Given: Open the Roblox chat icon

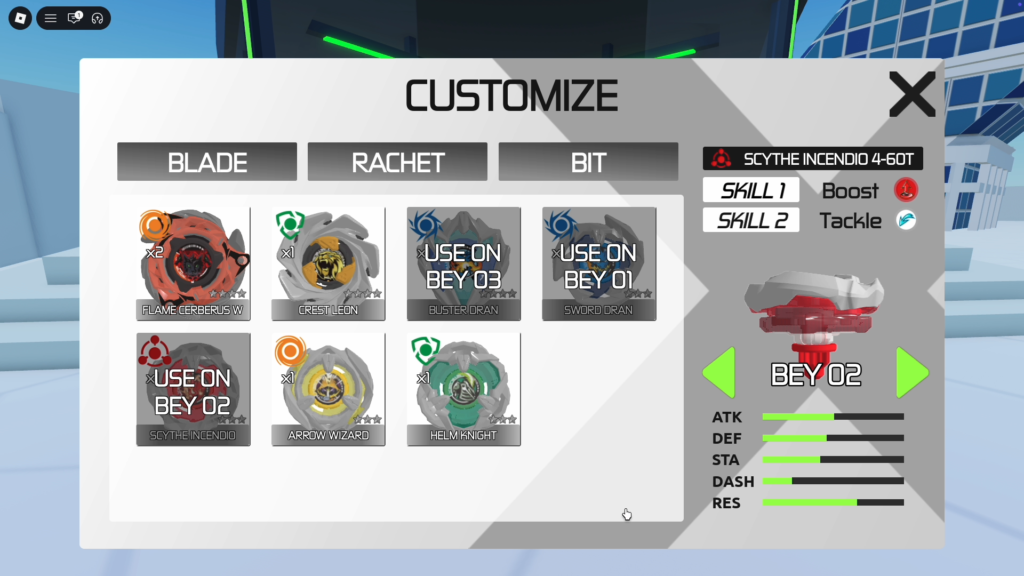Looking at the screenshot, I should click(74, 18).
